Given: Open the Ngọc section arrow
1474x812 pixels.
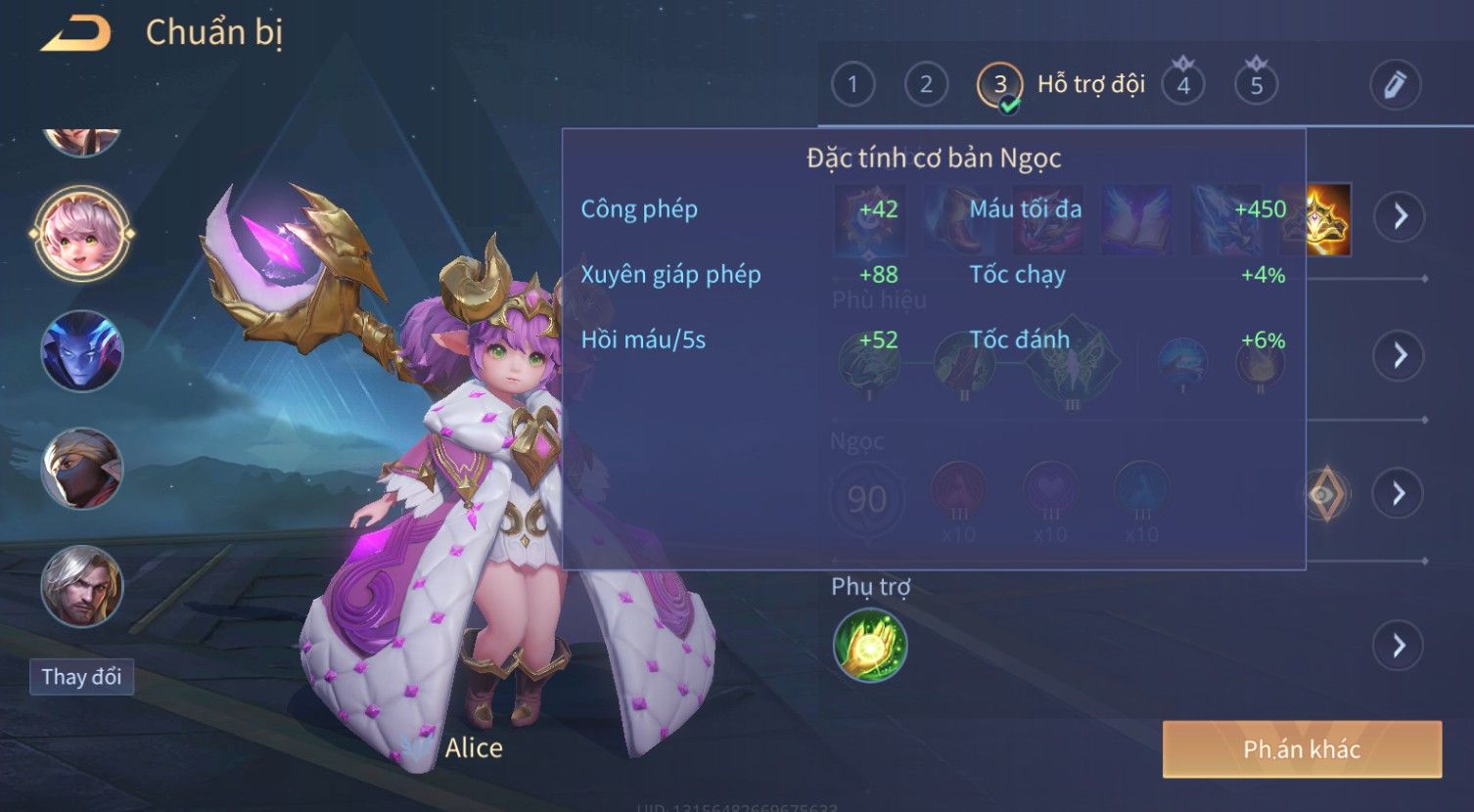Looking at the screenshot, I should pos(1400,493).
